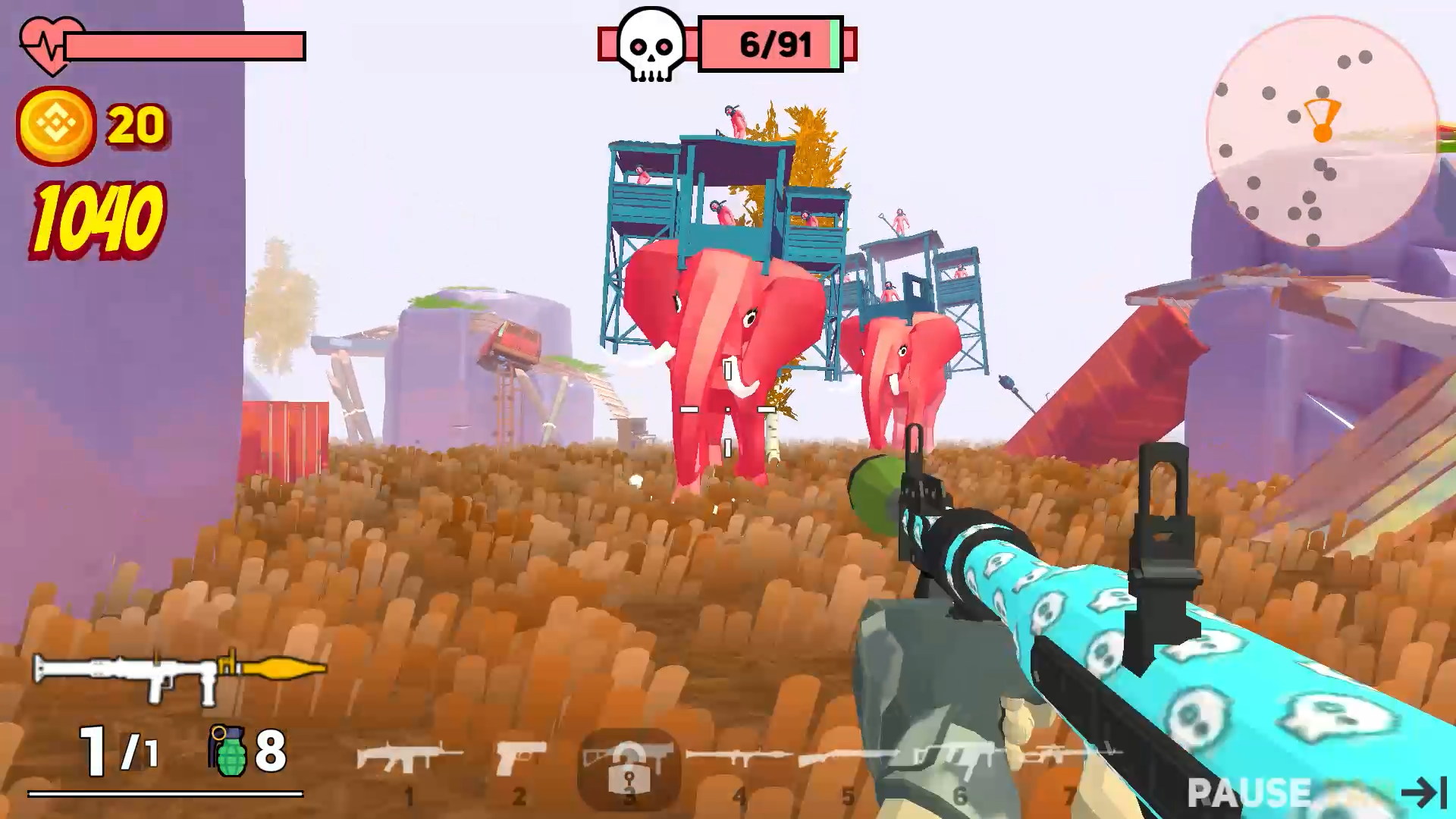
Task: Select the pistol in weapon slot 2
Action: click(x=521, y=755)
